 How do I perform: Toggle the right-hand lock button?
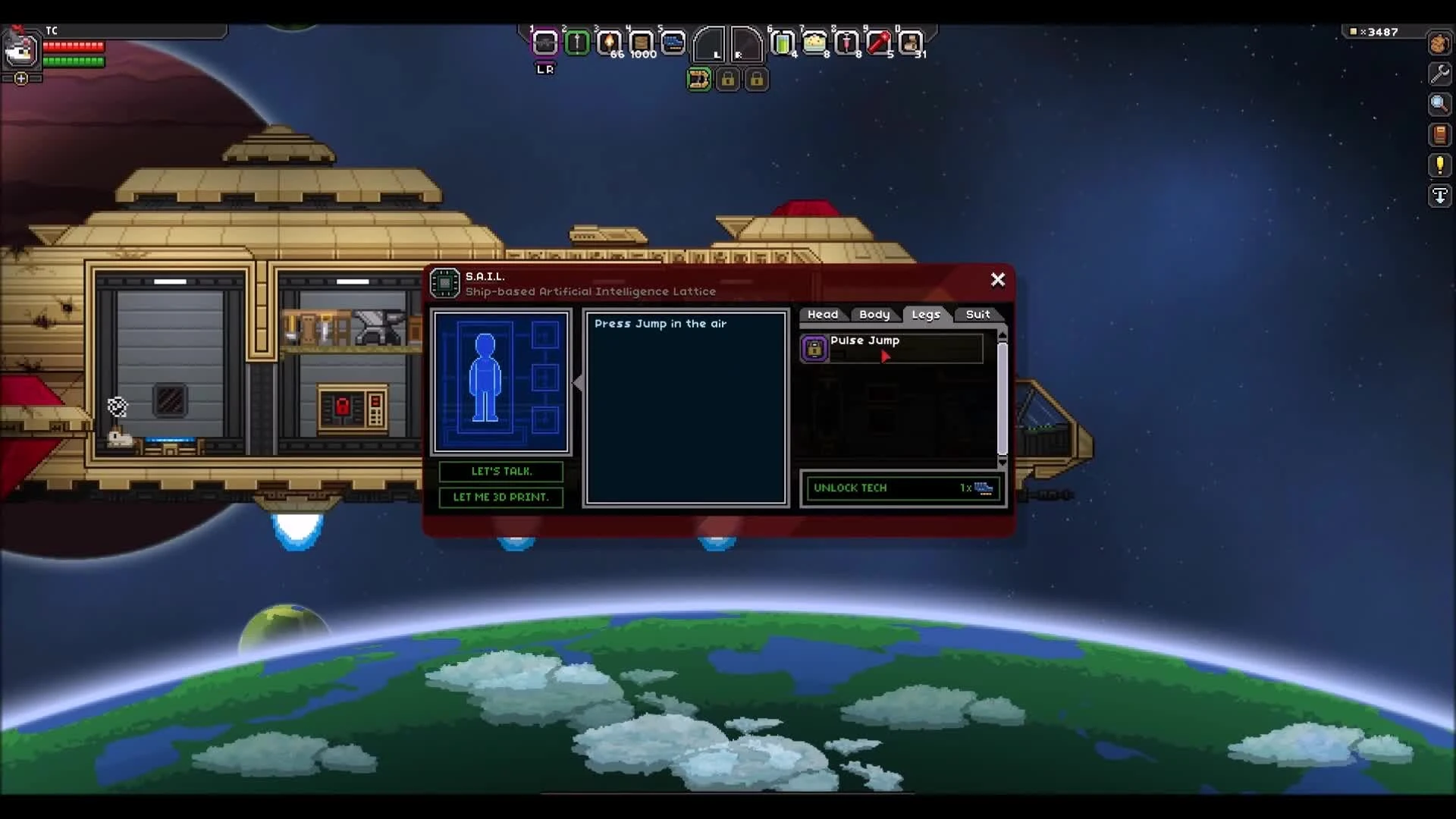[x=758, y=79]
